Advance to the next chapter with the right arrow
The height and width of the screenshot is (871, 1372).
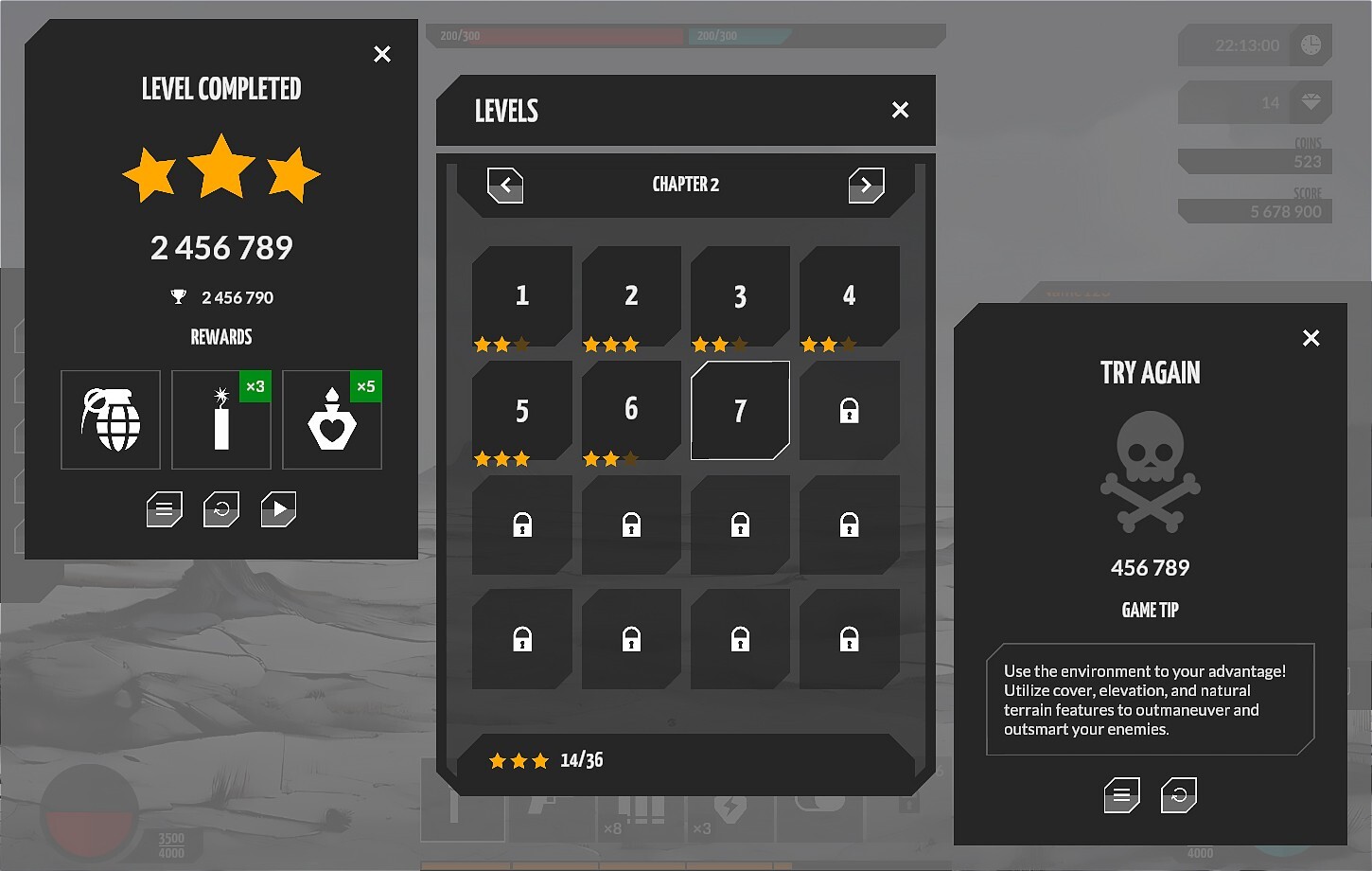point(867,186)
